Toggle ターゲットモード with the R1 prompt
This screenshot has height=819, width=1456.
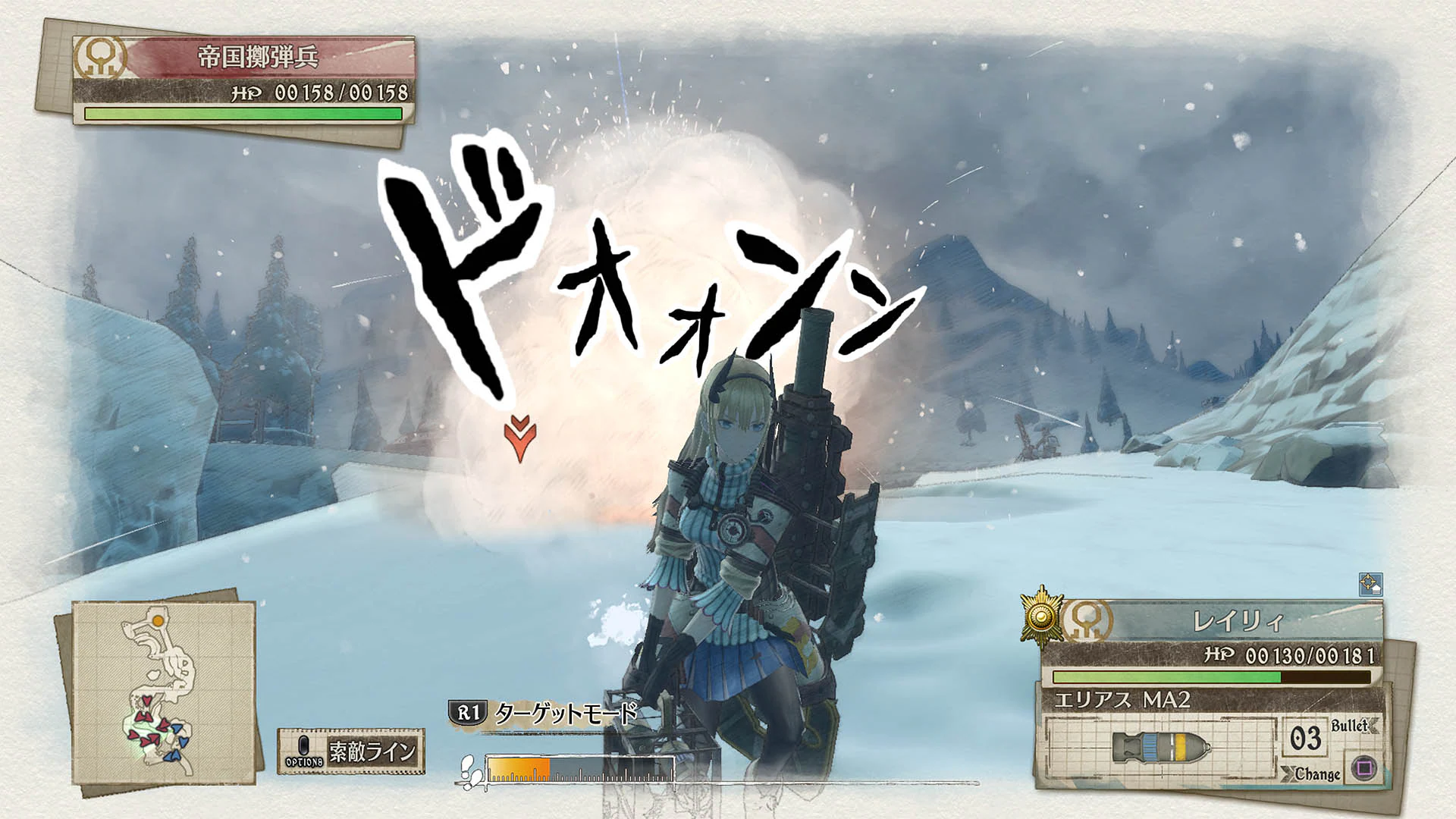click(565, 713)
